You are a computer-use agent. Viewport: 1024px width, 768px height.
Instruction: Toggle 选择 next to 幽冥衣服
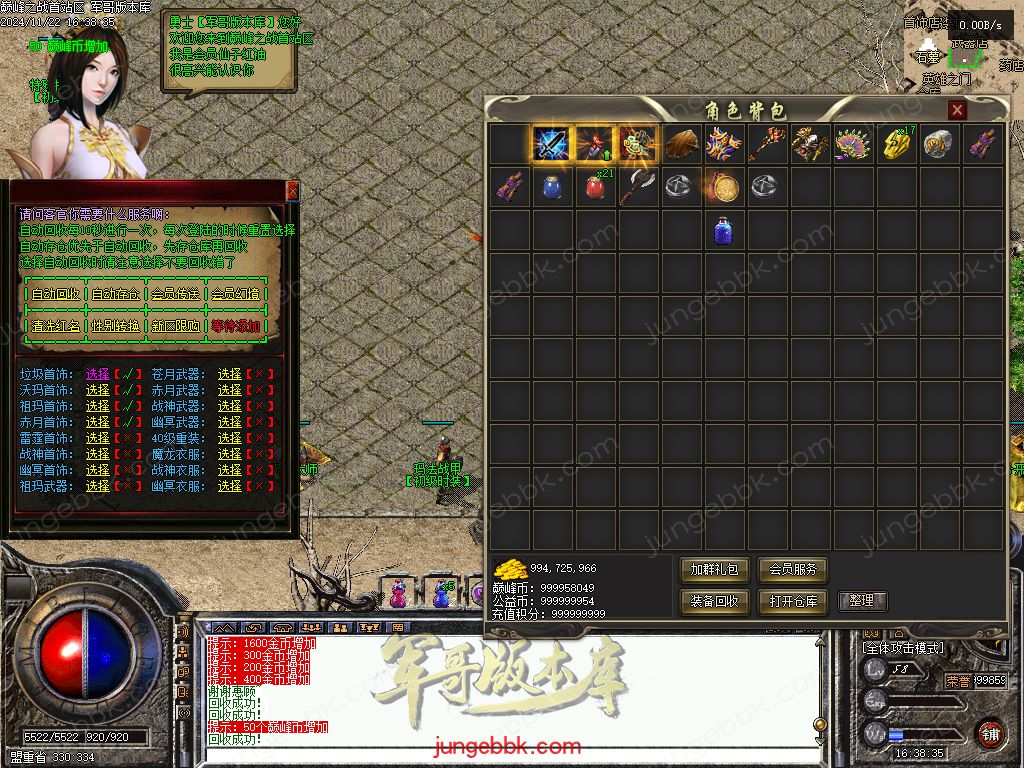coord(230,486)
